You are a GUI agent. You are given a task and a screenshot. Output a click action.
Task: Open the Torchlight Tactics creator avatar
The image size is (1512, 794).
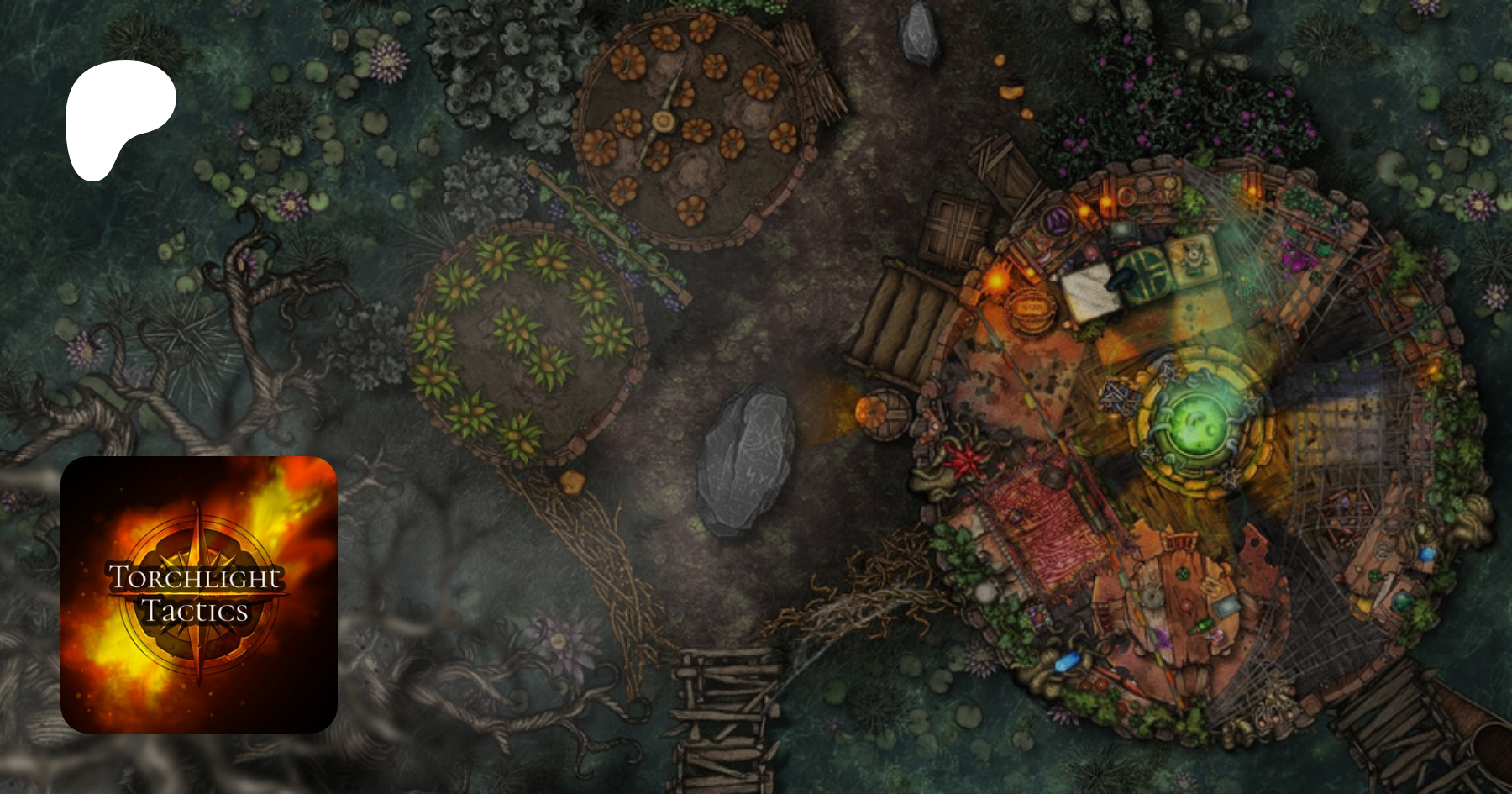click(199, 595)
